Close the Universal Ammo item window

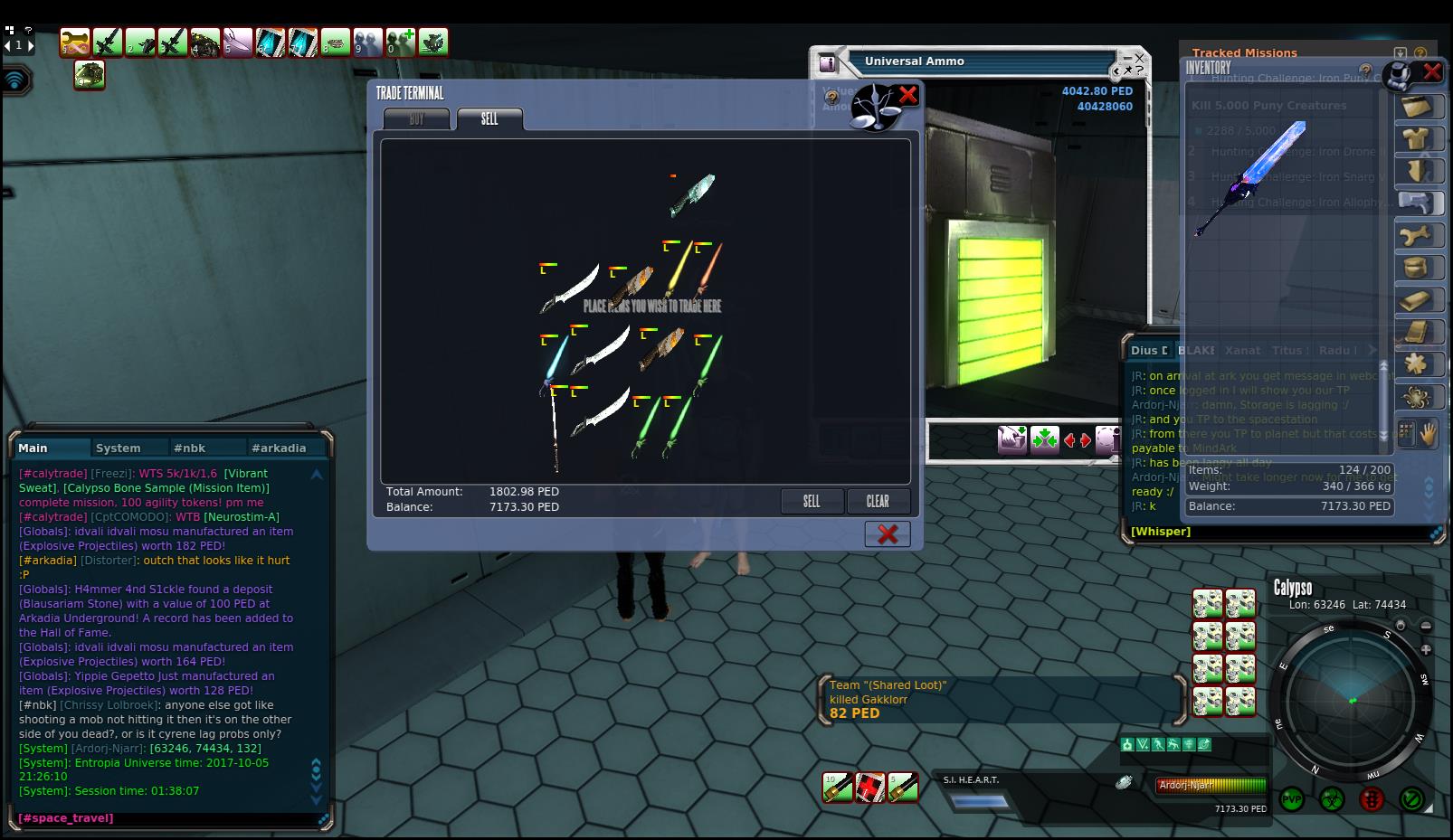pos(1139,58)
